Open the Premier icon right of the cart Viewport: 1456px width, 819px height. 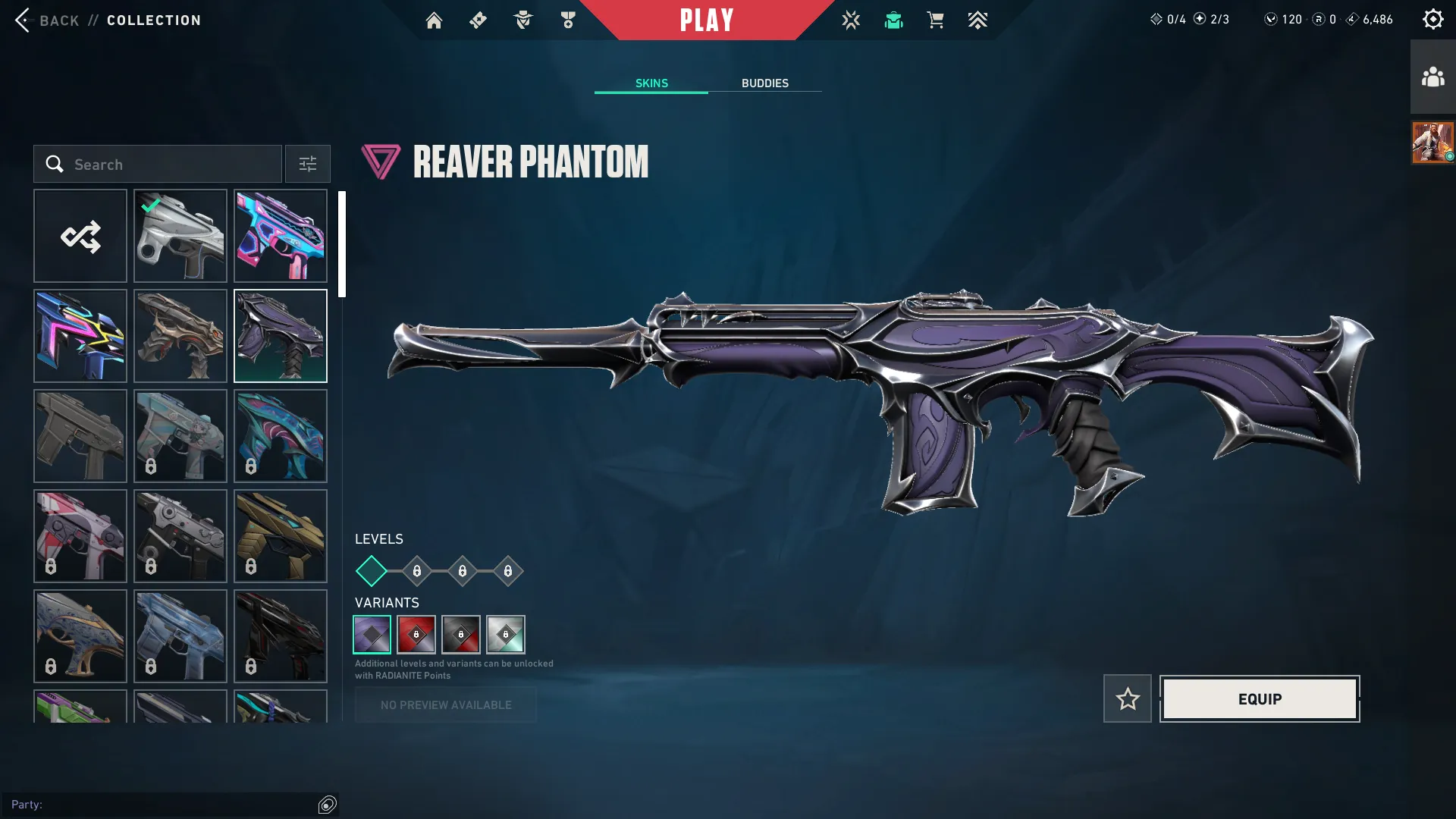pos(977,20)
